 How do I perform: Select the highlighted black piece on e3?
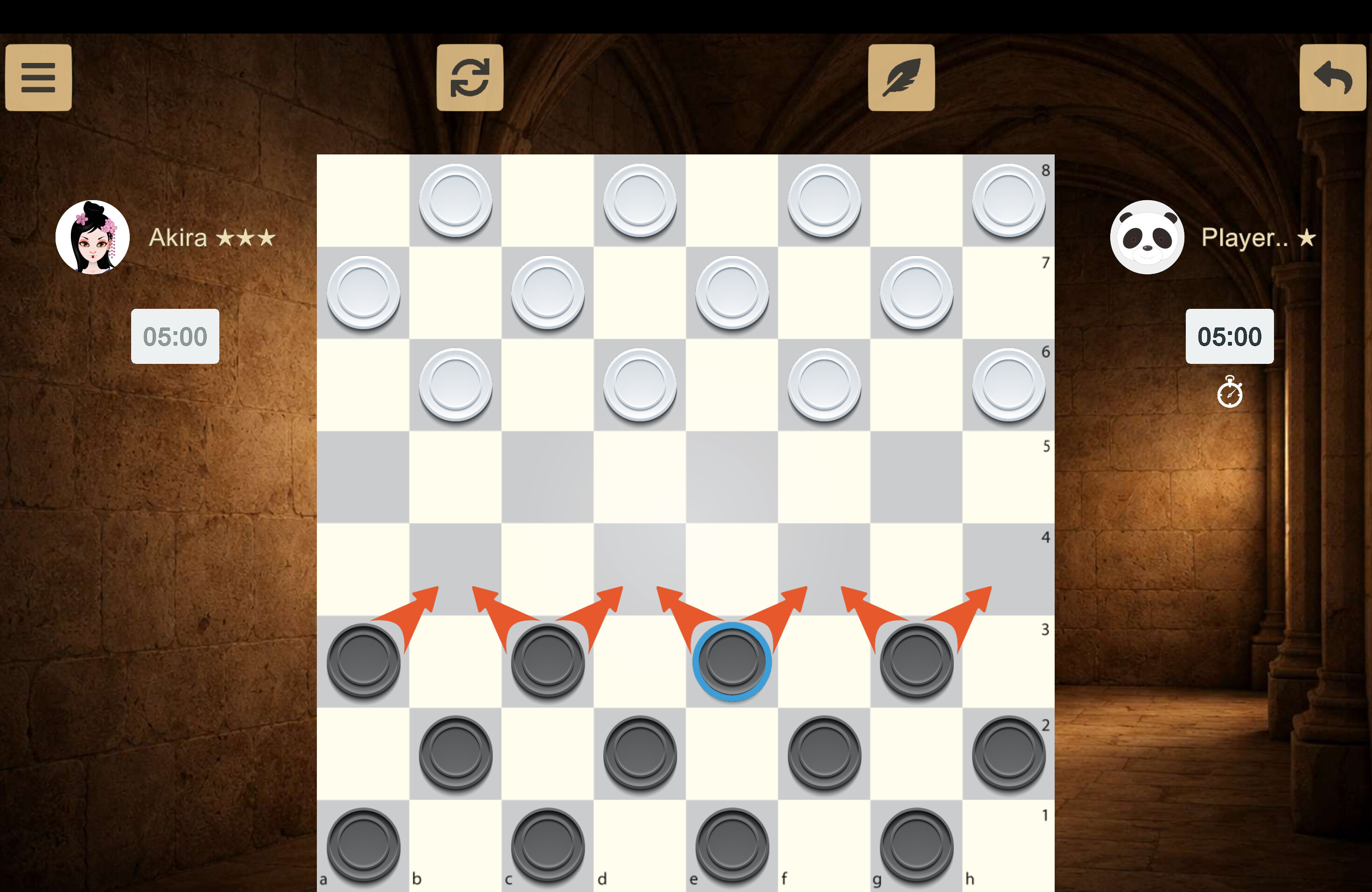click(731, 662)
